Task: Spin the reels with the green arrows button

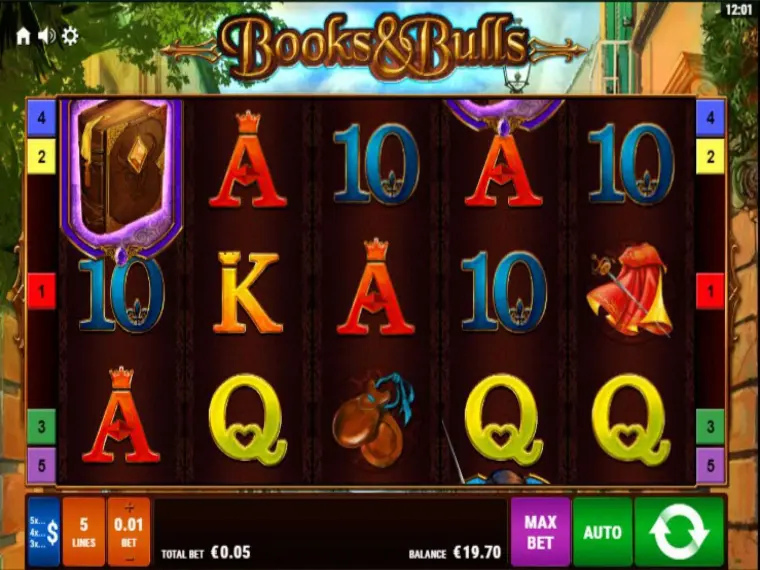Action: click(679, 532)
